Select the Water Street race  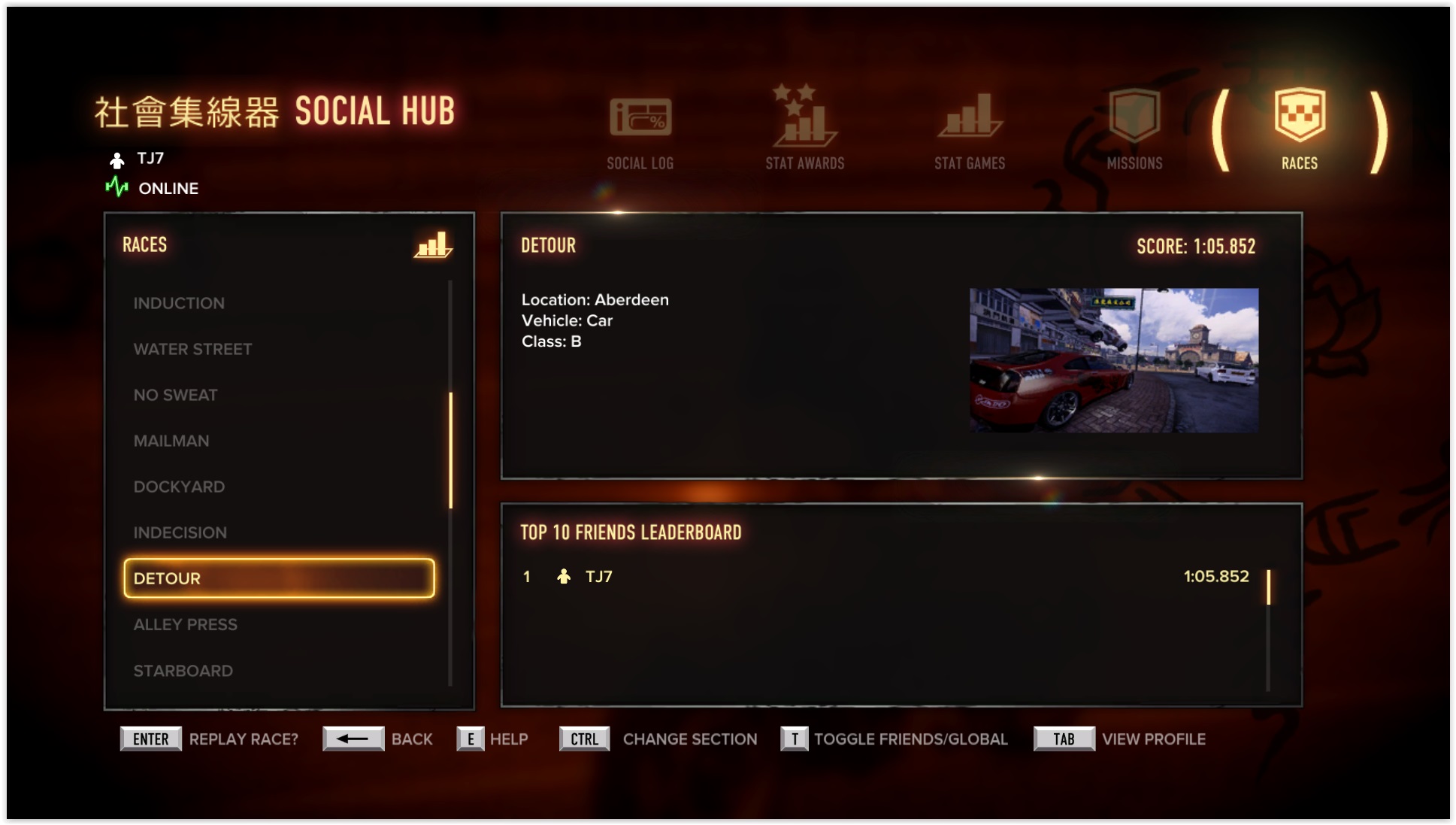192,349
